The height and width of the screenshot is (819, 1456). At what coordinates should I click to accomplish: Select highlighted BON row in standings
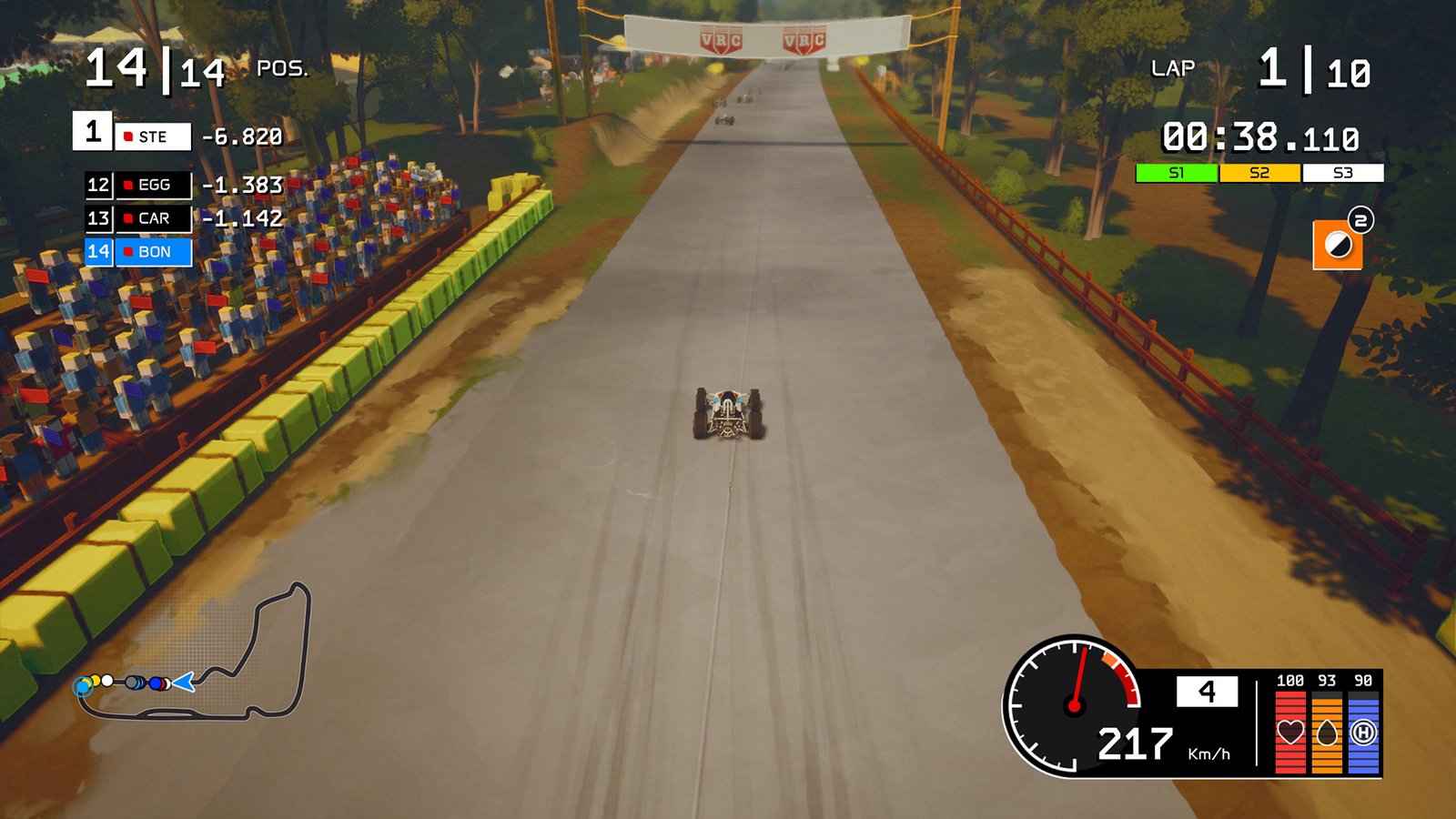(153, 252)
